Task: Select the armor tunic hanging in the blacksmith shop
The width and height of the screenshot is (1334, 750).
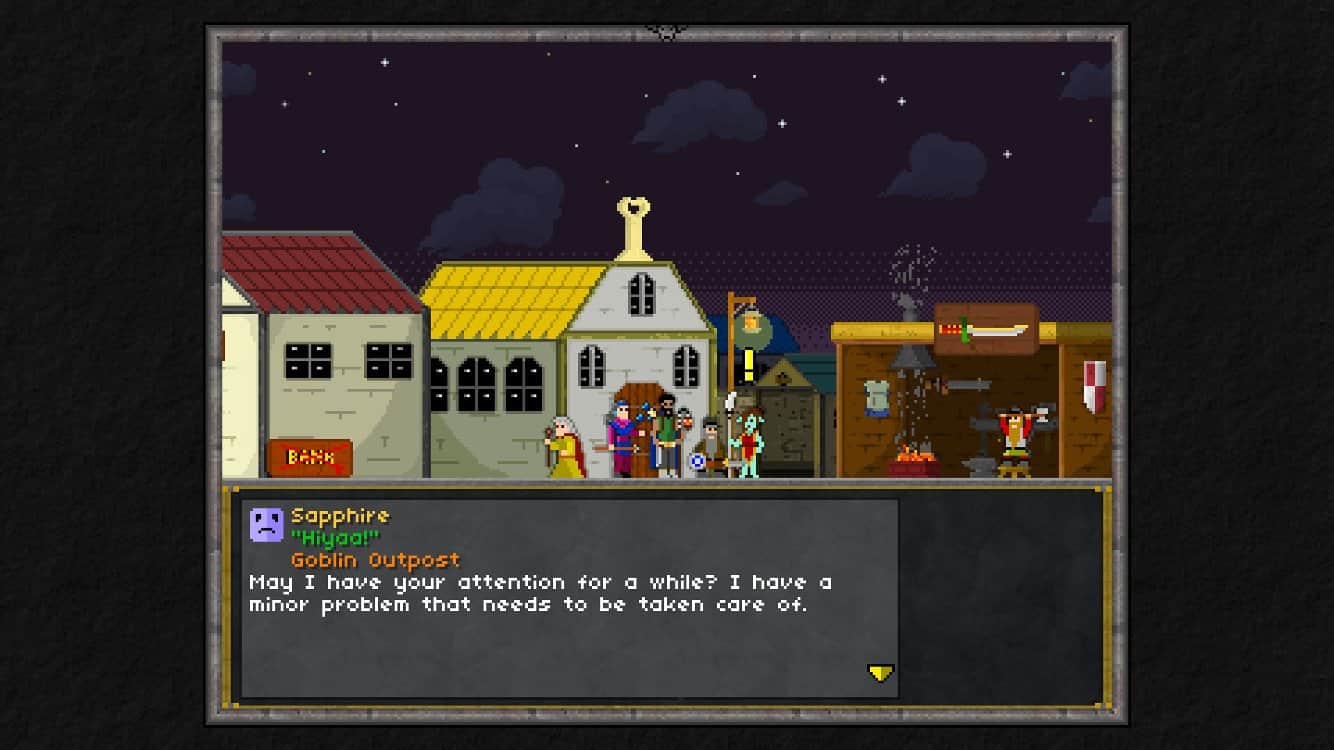Action: point(876,398)
